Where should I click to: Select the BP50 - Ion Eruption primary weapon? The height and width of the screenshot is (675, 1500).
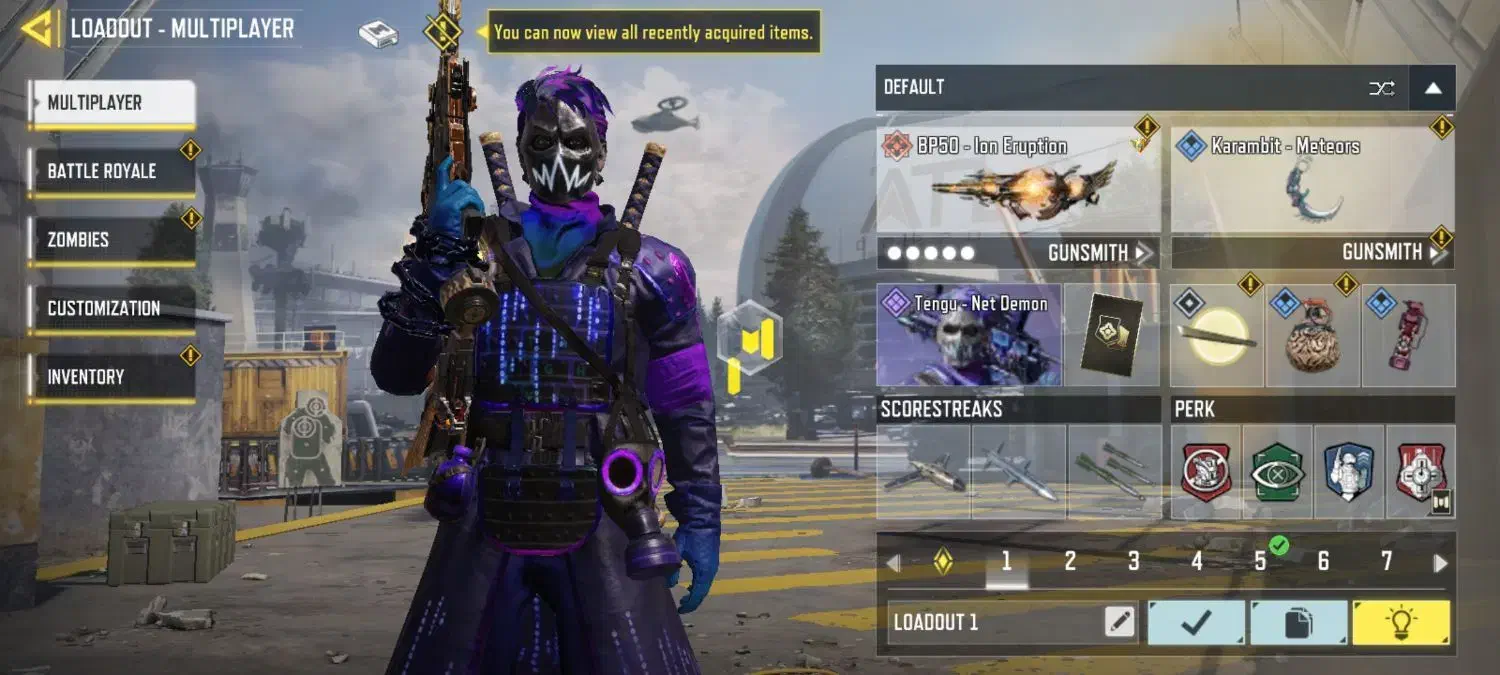click(1018, 182)
